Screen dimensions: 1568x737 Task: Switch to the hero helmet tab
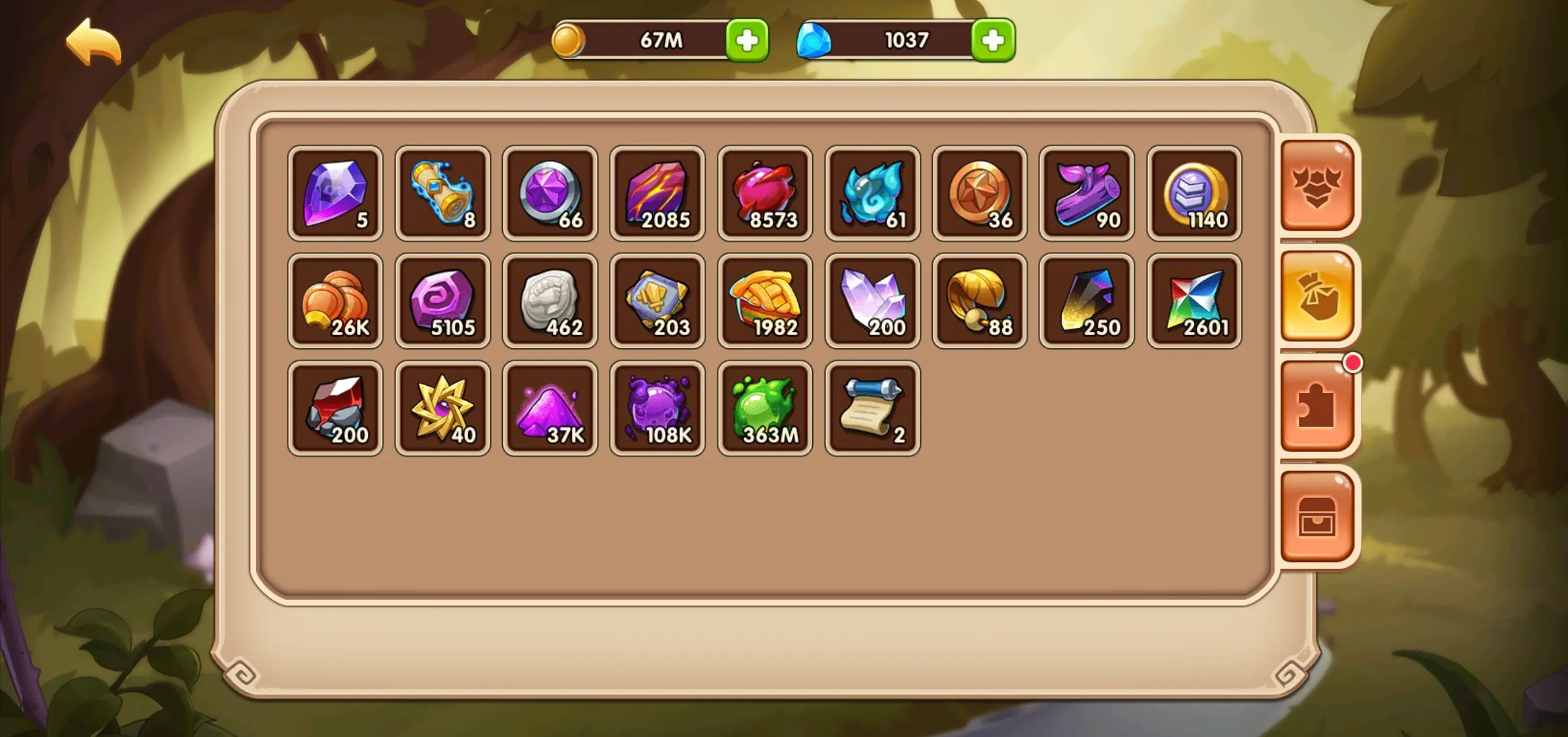(x=1317, y=186)
